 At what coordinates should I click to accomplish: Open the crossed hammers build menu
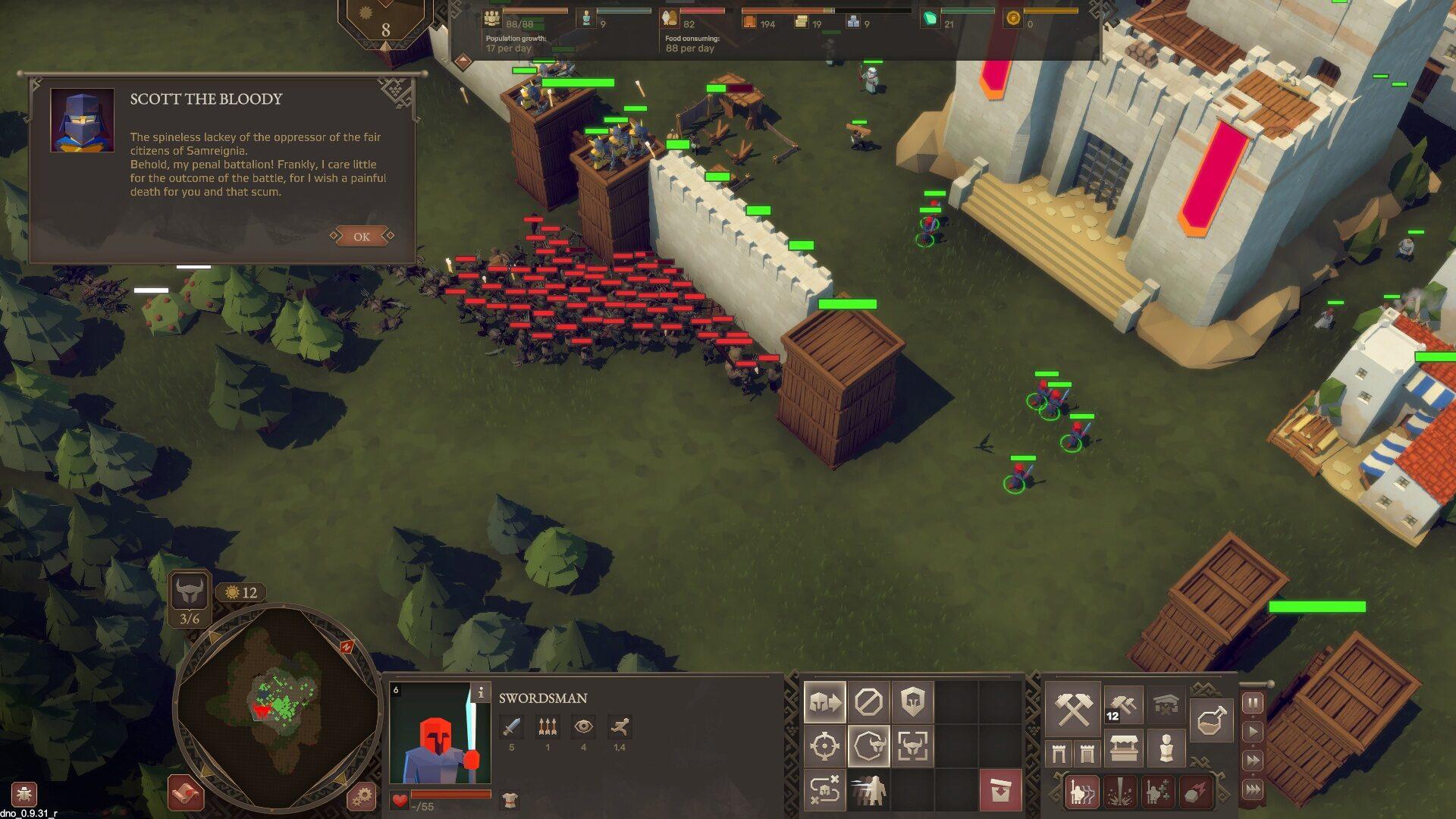click(1073, 708)
